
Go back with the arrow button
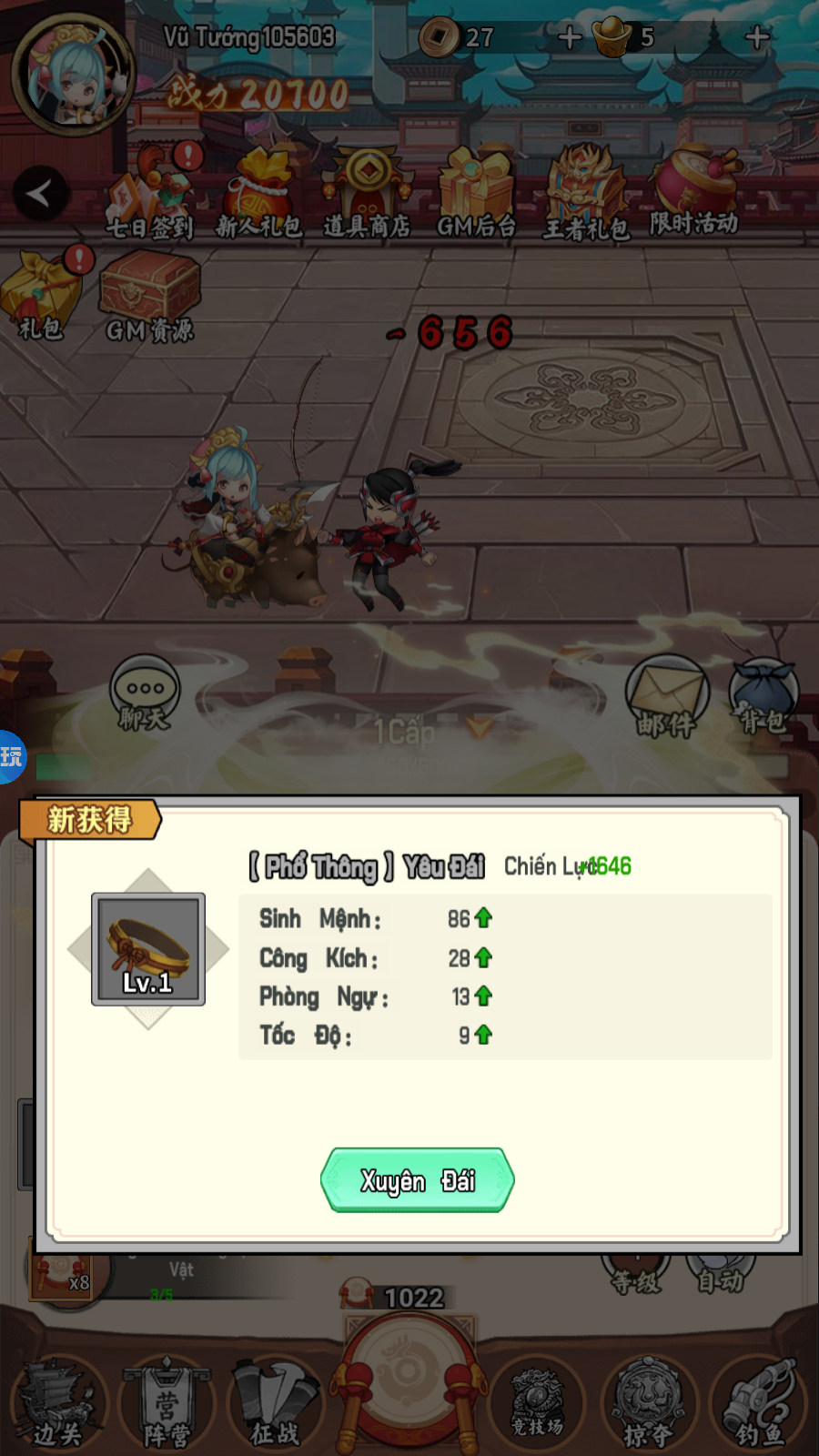point(40,194)
